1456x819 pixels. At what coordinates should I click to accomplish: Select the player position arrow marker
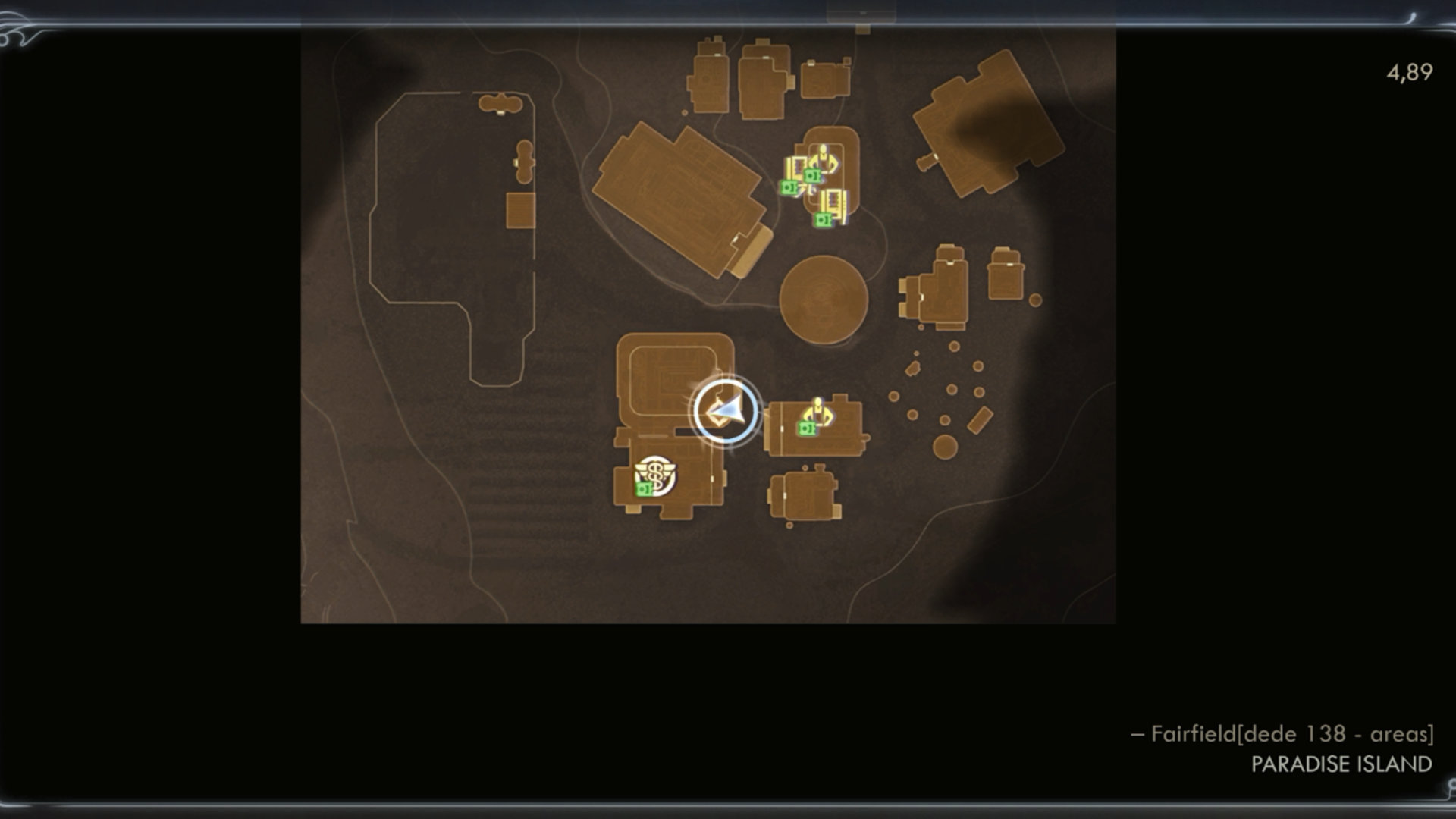click(726, 412)
